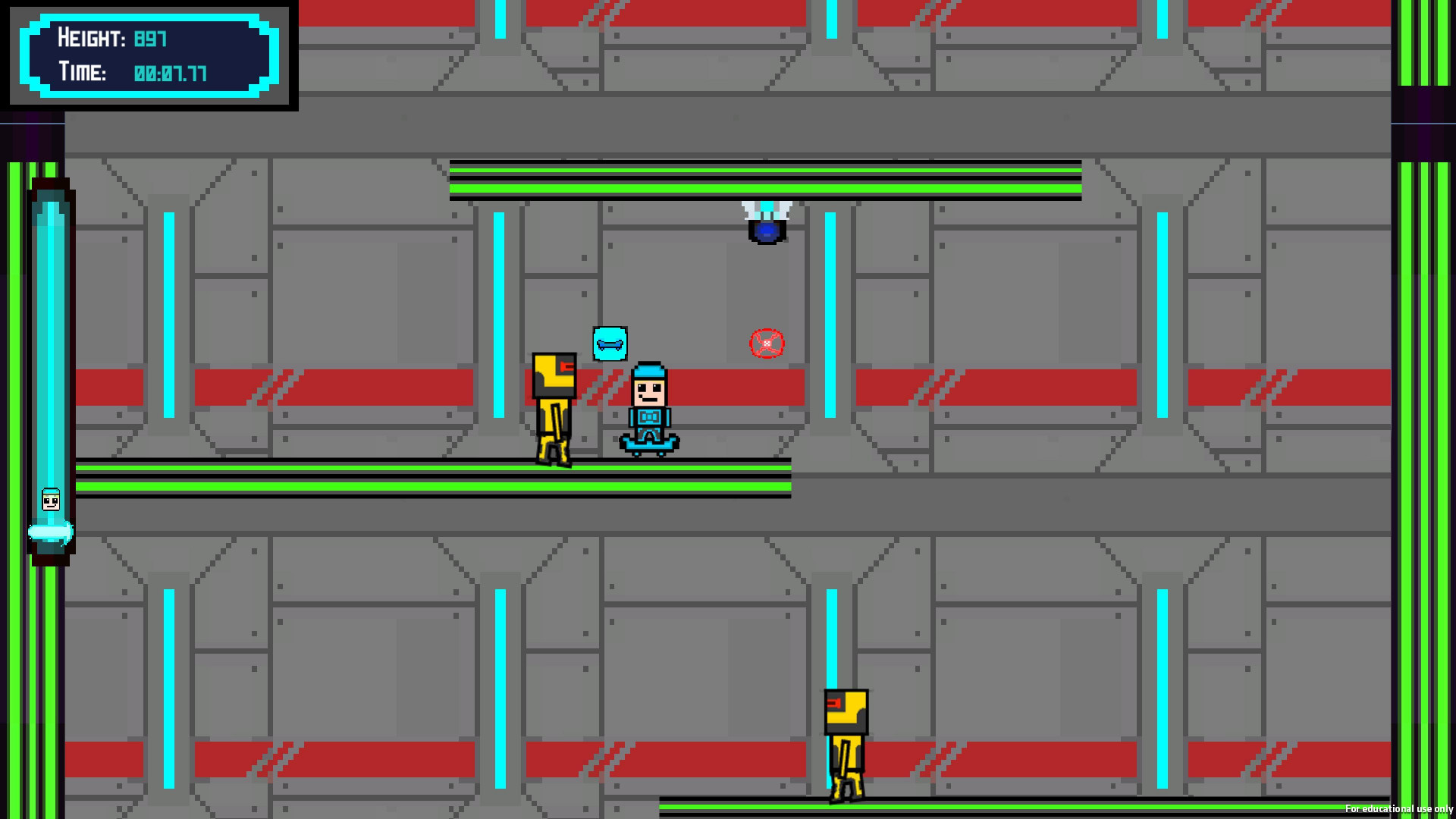Click the red shuriken hazard
This screenshot has height=819, width=1456.
[767, 342]
